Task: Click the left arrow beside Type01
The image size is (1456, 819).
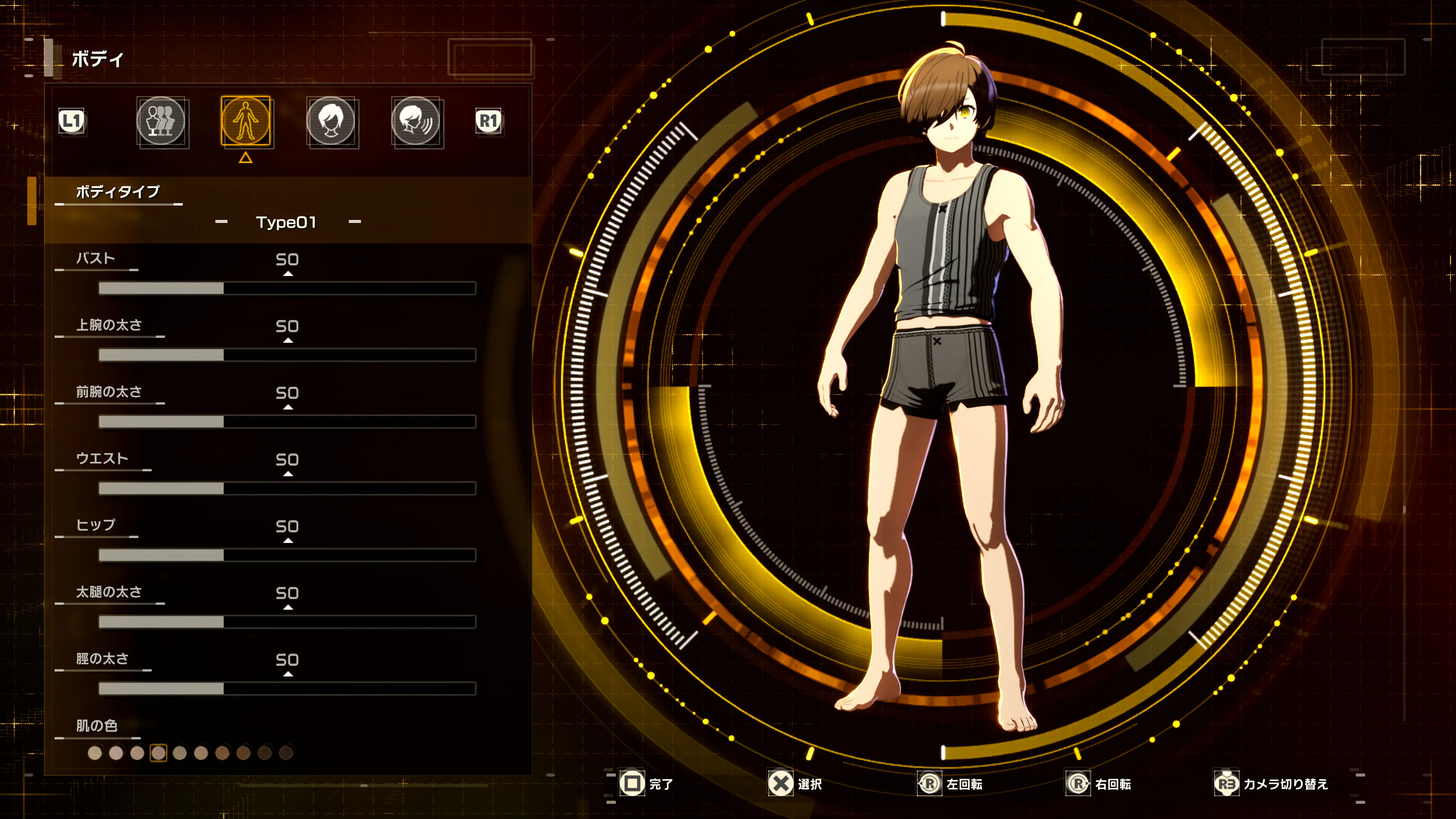Action: point(221,221)
